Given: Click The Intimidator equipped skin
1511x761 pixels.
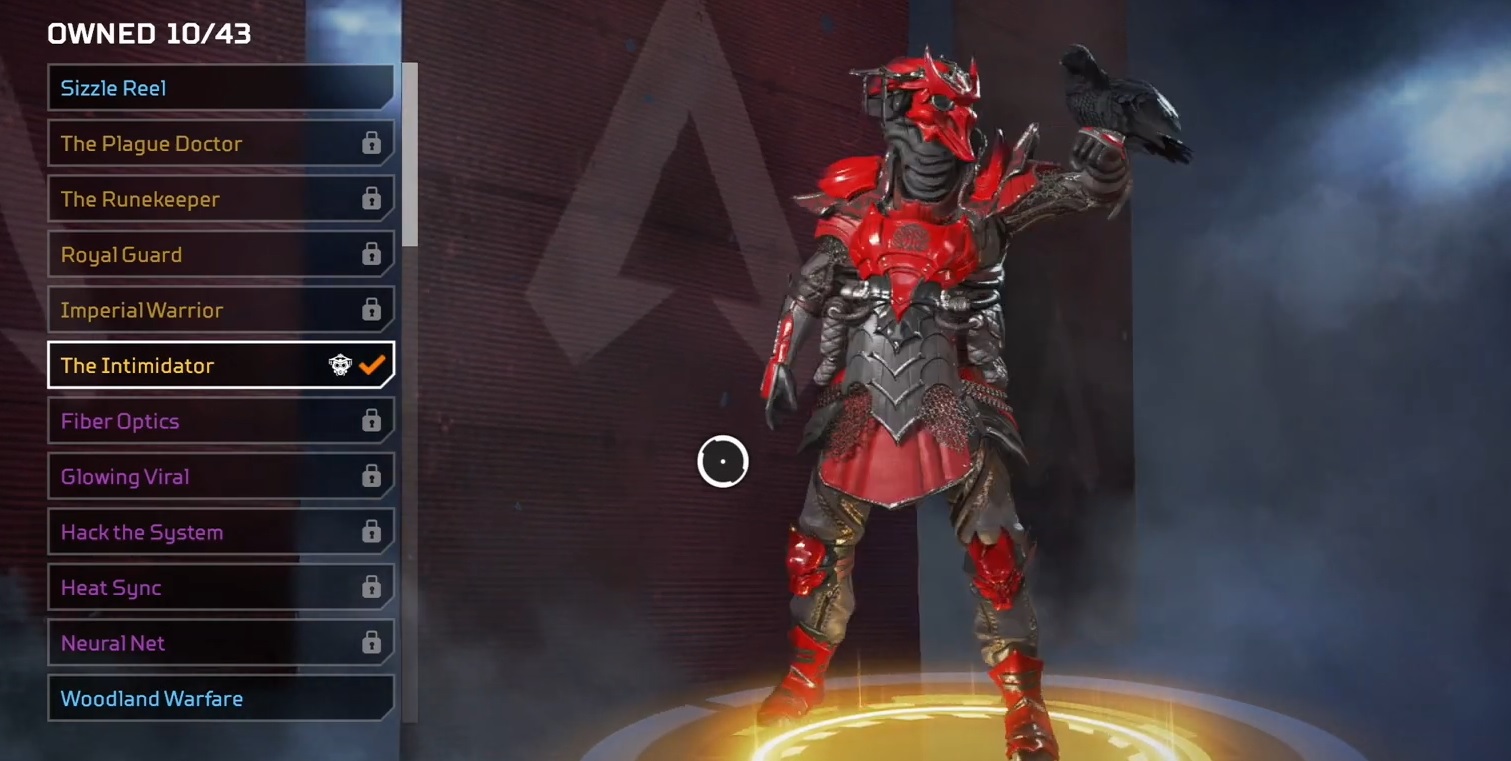Looking at the screenshot, I should pyautogui.click(x=220, y=366).
